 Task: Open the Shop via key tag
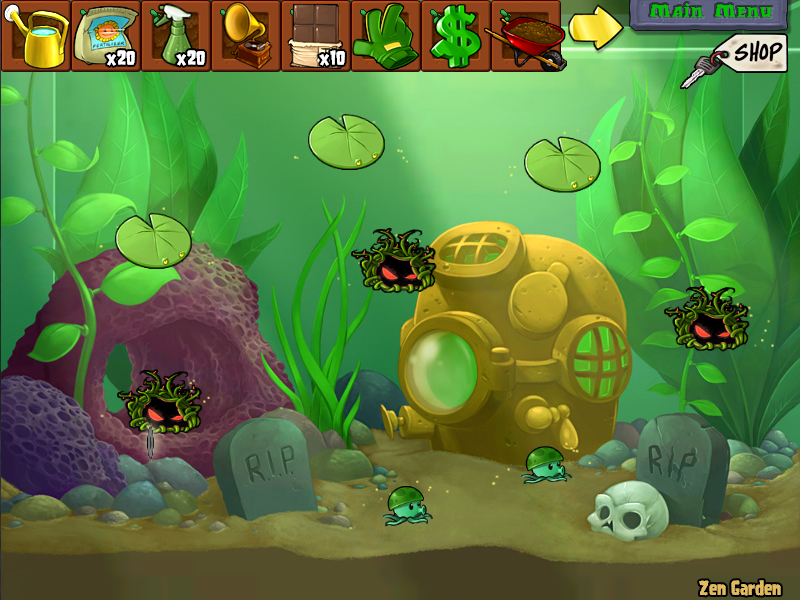742,57
